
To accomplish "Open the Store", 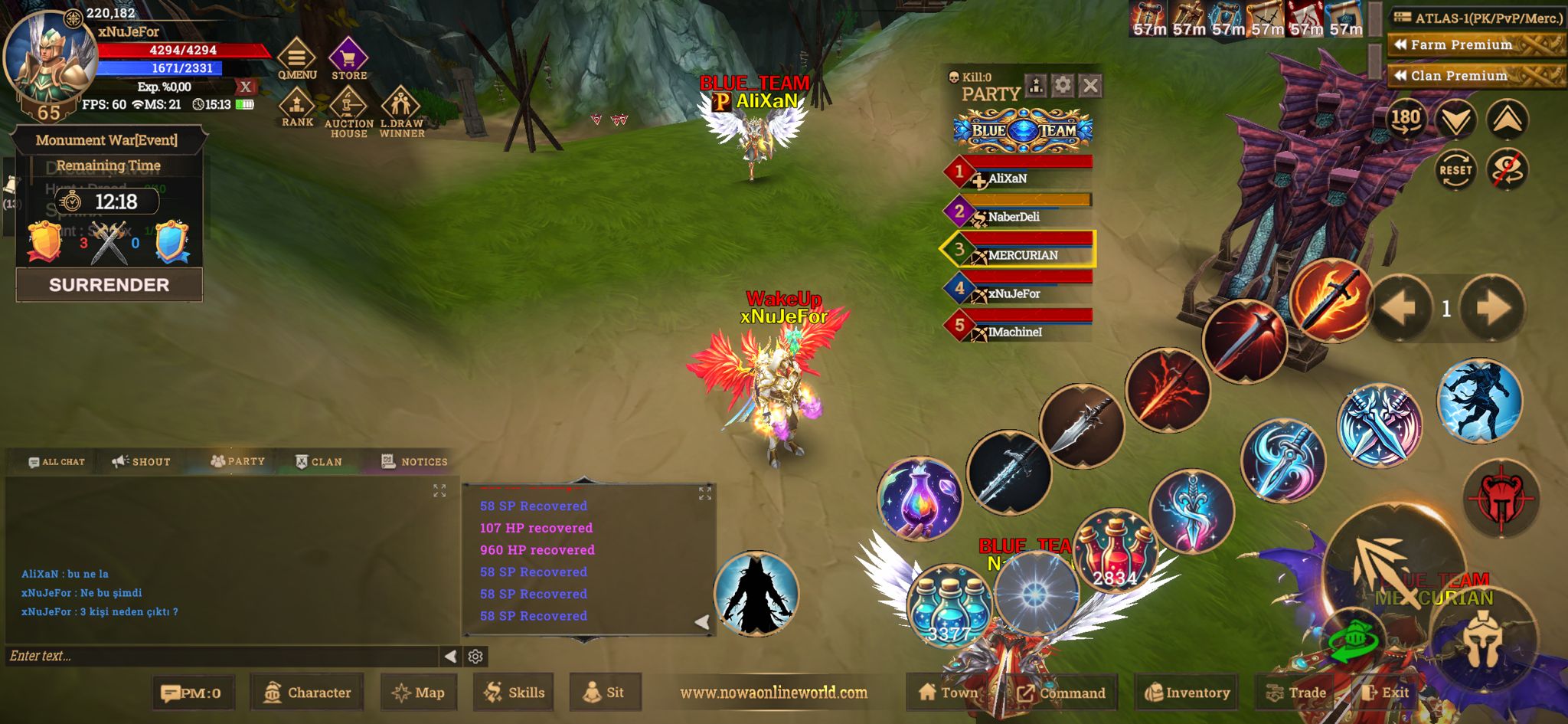I will pyautogui.click(x=348, y=58).
